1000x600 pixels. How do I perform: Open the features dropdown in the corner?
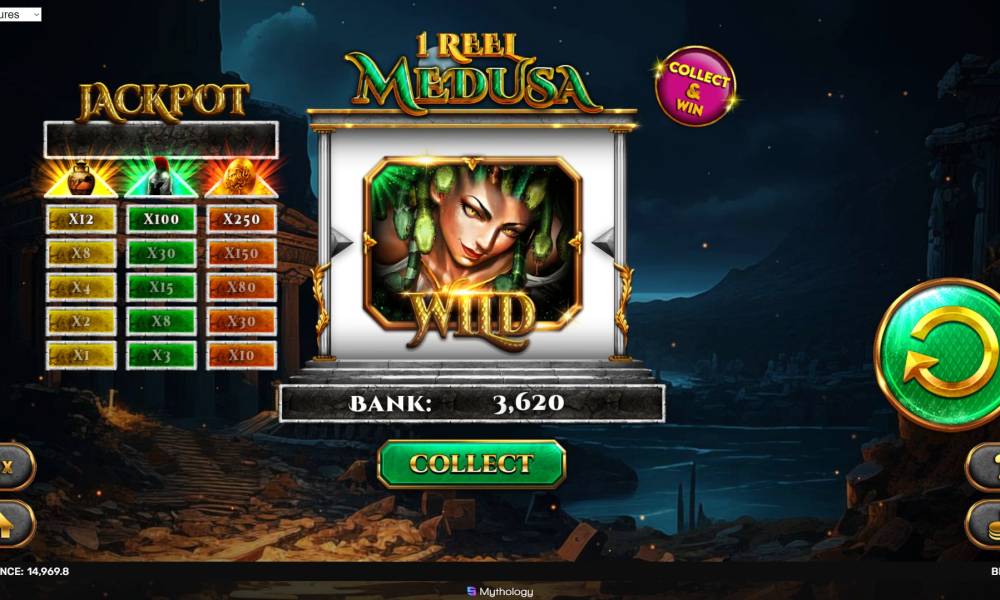[21, 14]
